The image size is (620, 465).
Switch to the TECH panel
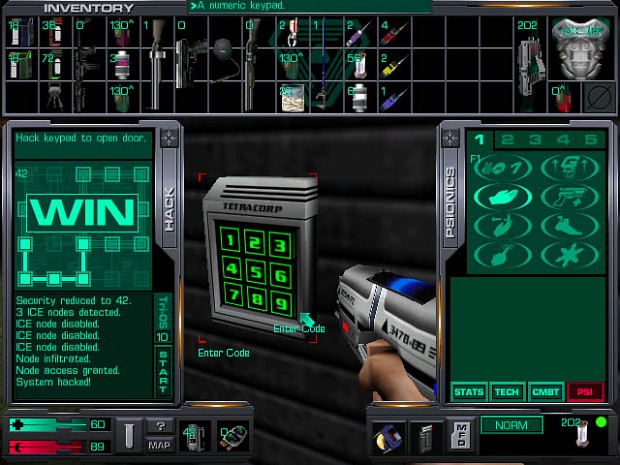pyautogui.click(x=506, y=391)
